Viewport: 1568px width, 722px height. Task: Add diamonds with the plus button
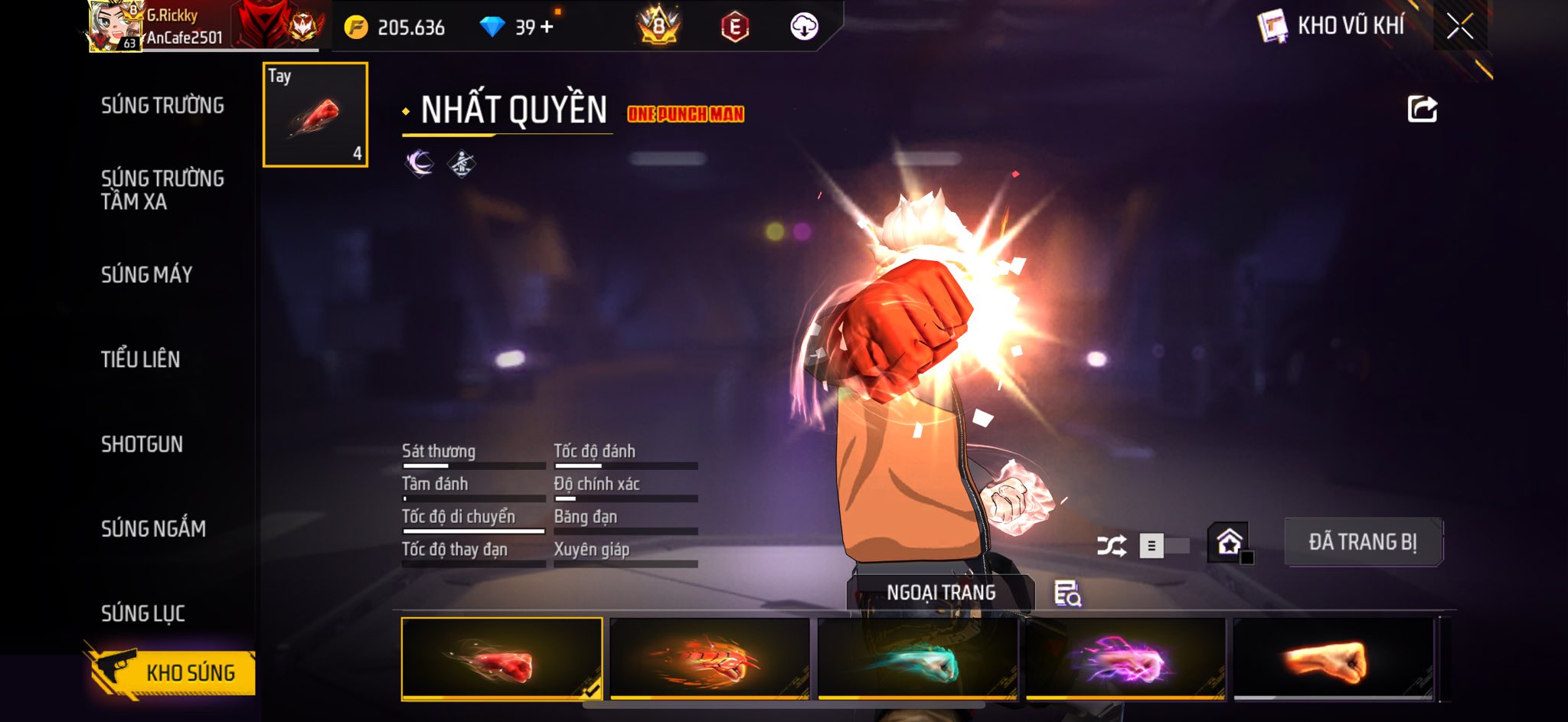547,27
